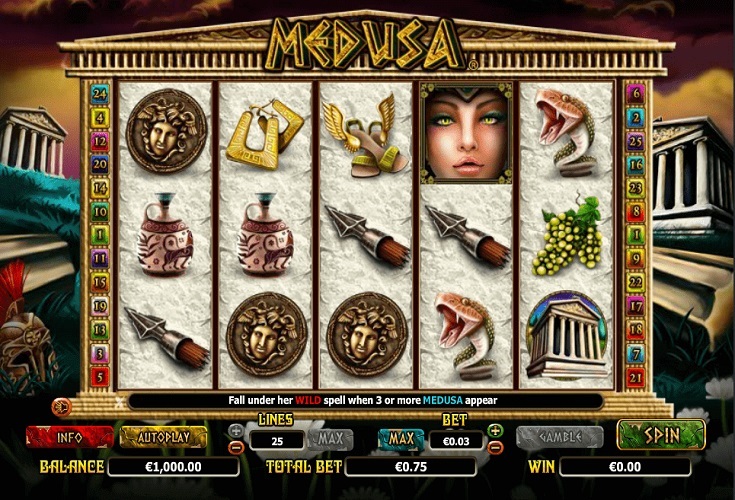Start AUTOPLAY mode
735x500 pixels.
pyautogui.click(x=163, y=437)
